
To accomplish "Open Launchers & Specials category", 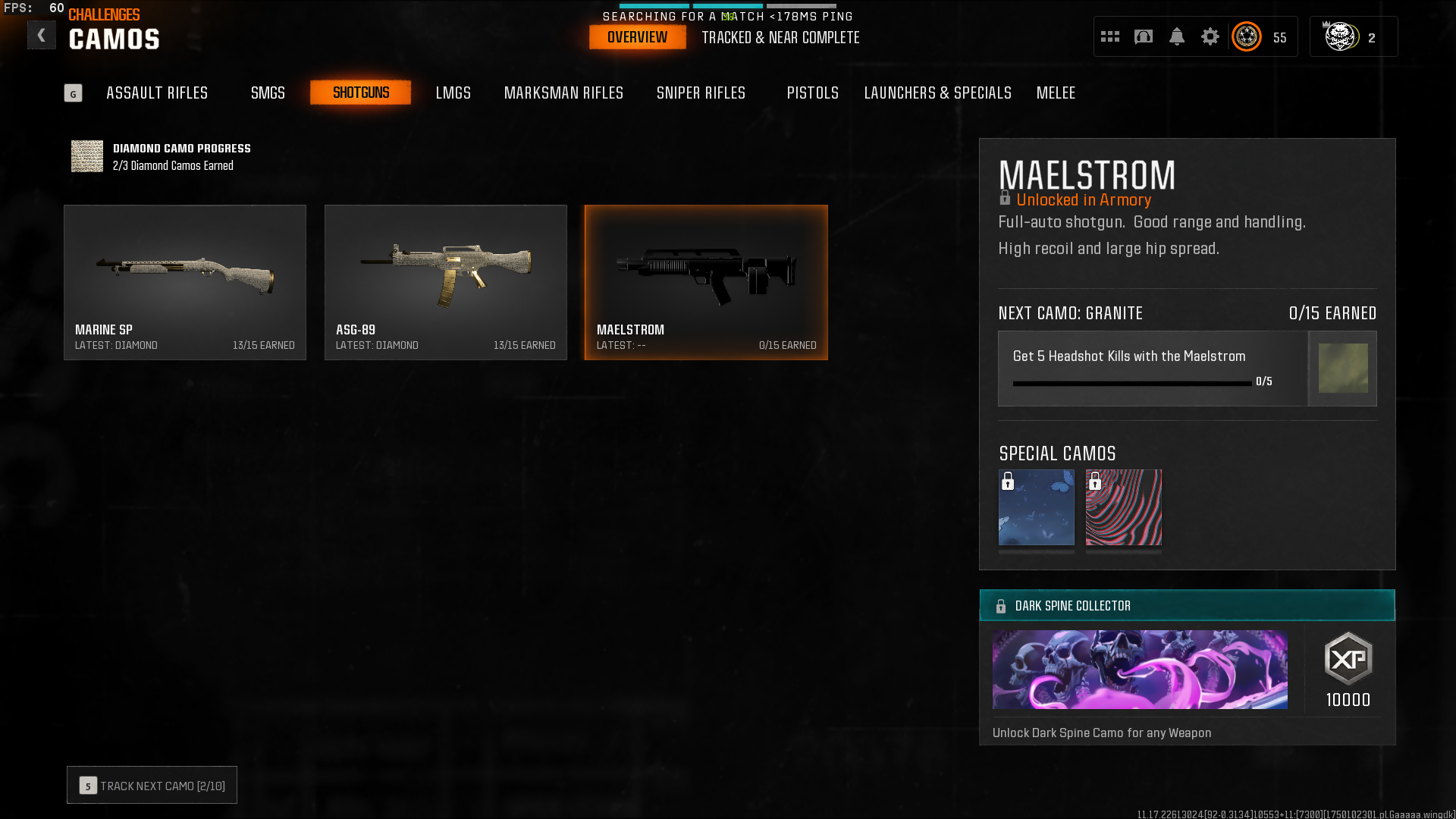I will pos(937,93).
